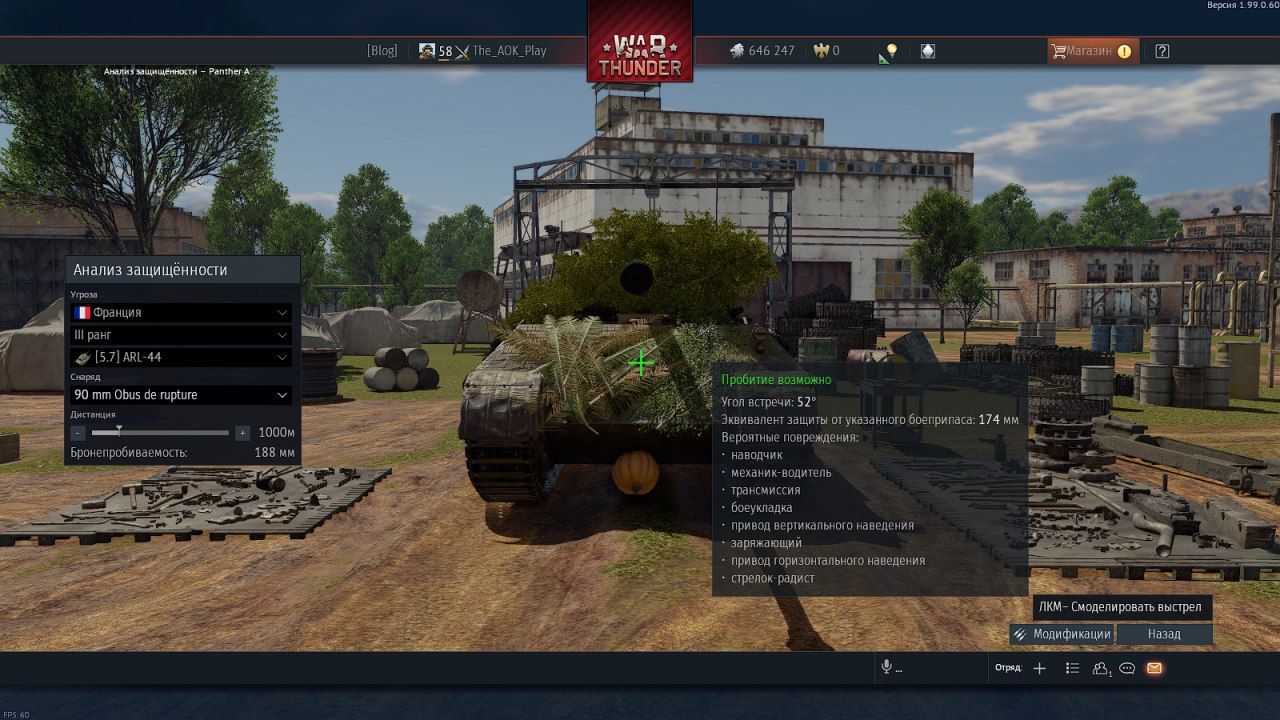Image resolution: width=1280 pixels, height=720 pixels.
Task: Click the [Blog] link
Action: pos(382,51)
